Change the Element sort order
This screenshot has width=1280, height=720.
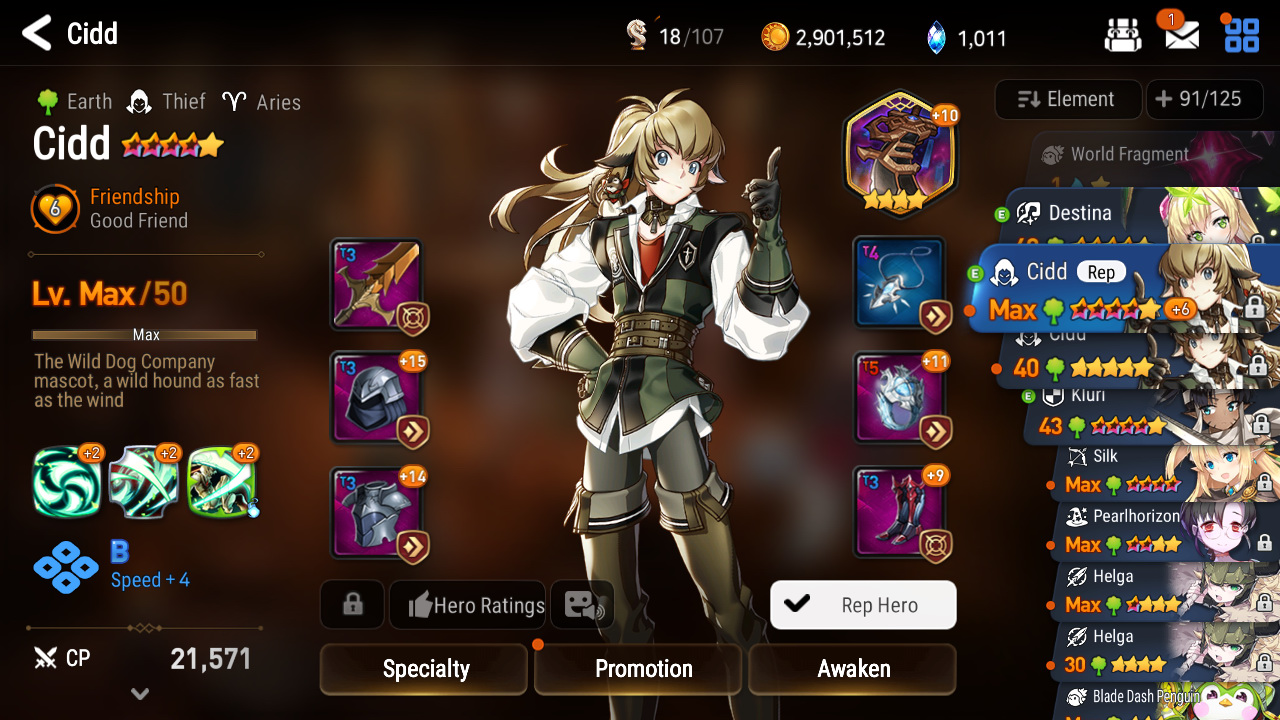[x=1067, y=99]
